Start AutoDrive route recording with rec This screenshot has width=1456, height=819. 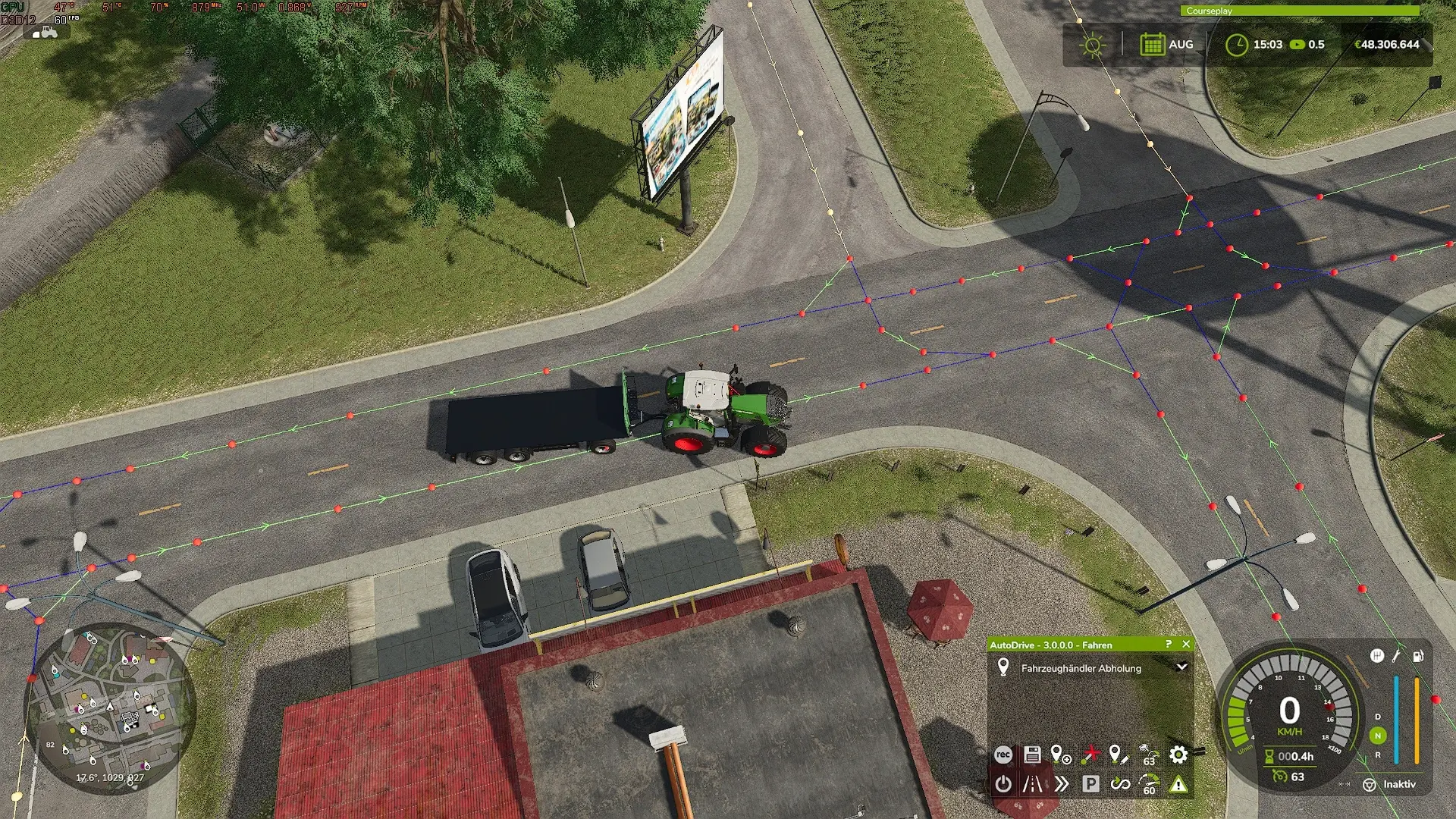coord(1003,755)
